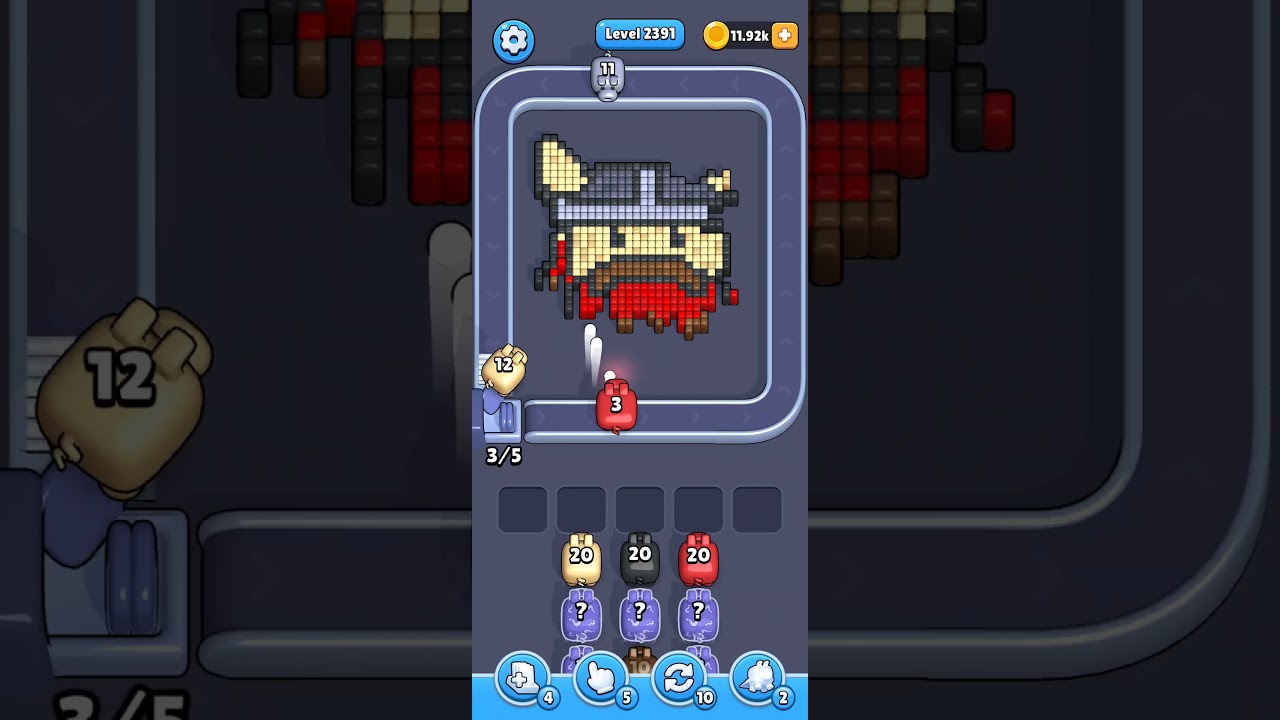Reveal the leftmost purple mystery block
1280x720 pixels.
(x=580, y=614)
